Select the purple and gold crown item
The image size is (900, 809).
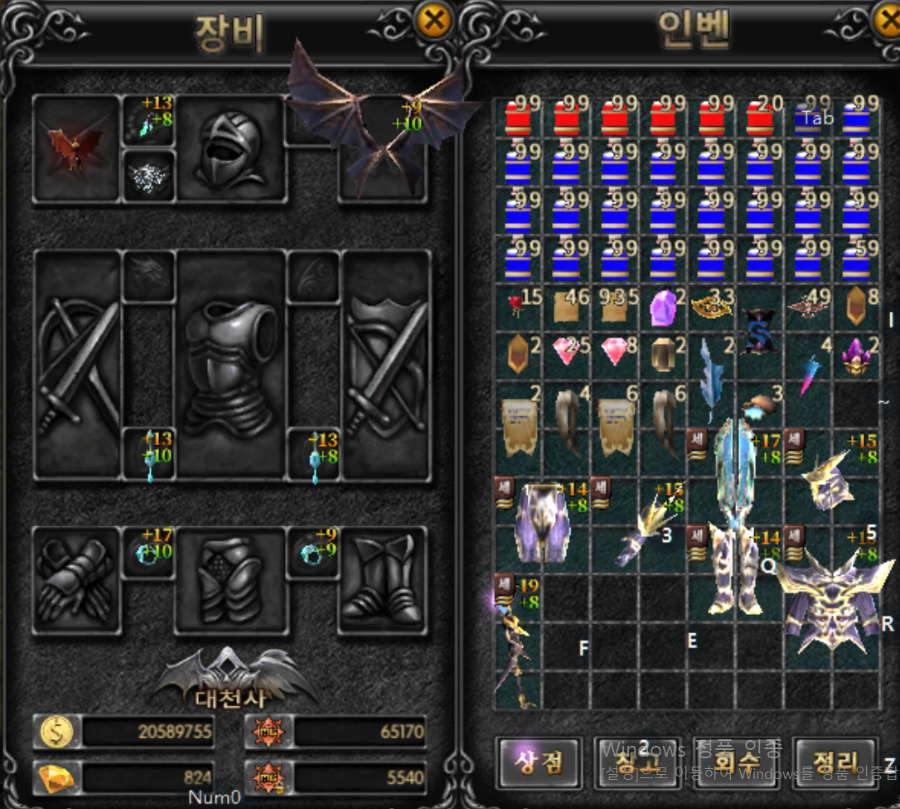click(858, 356)
